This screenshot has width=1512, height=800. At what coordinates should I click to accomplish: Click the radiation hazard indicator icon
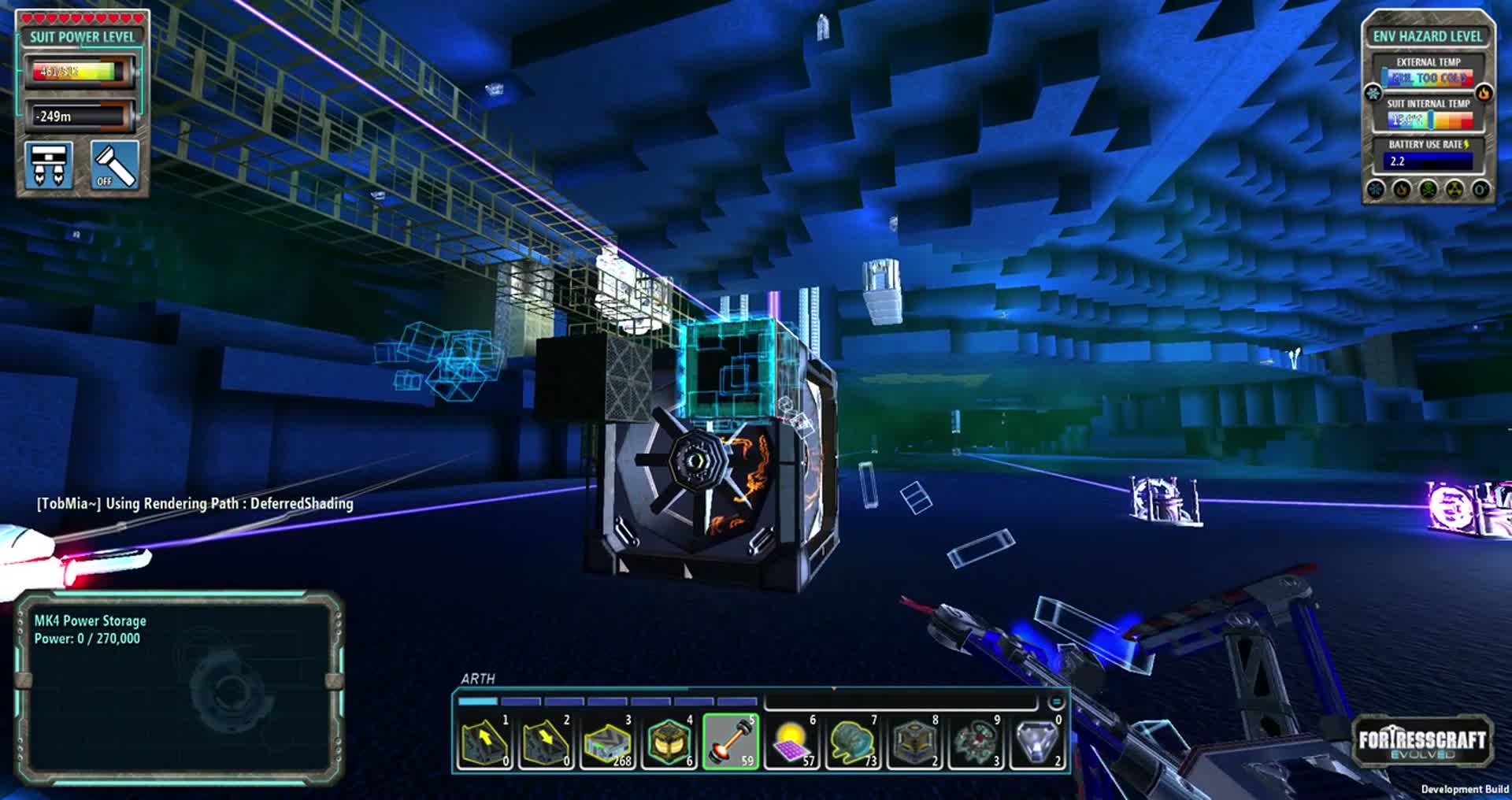[x=1455, y=190]
